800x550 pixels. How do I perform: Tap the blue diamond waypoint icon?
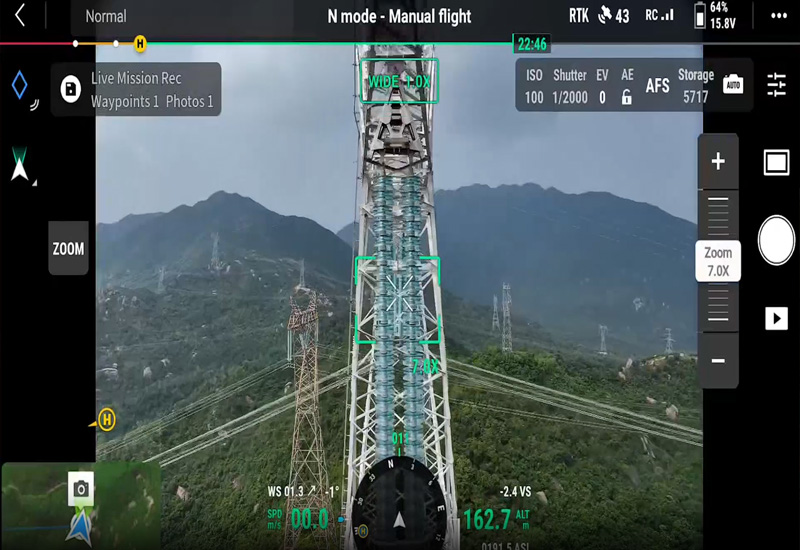(x=19, y=85)
